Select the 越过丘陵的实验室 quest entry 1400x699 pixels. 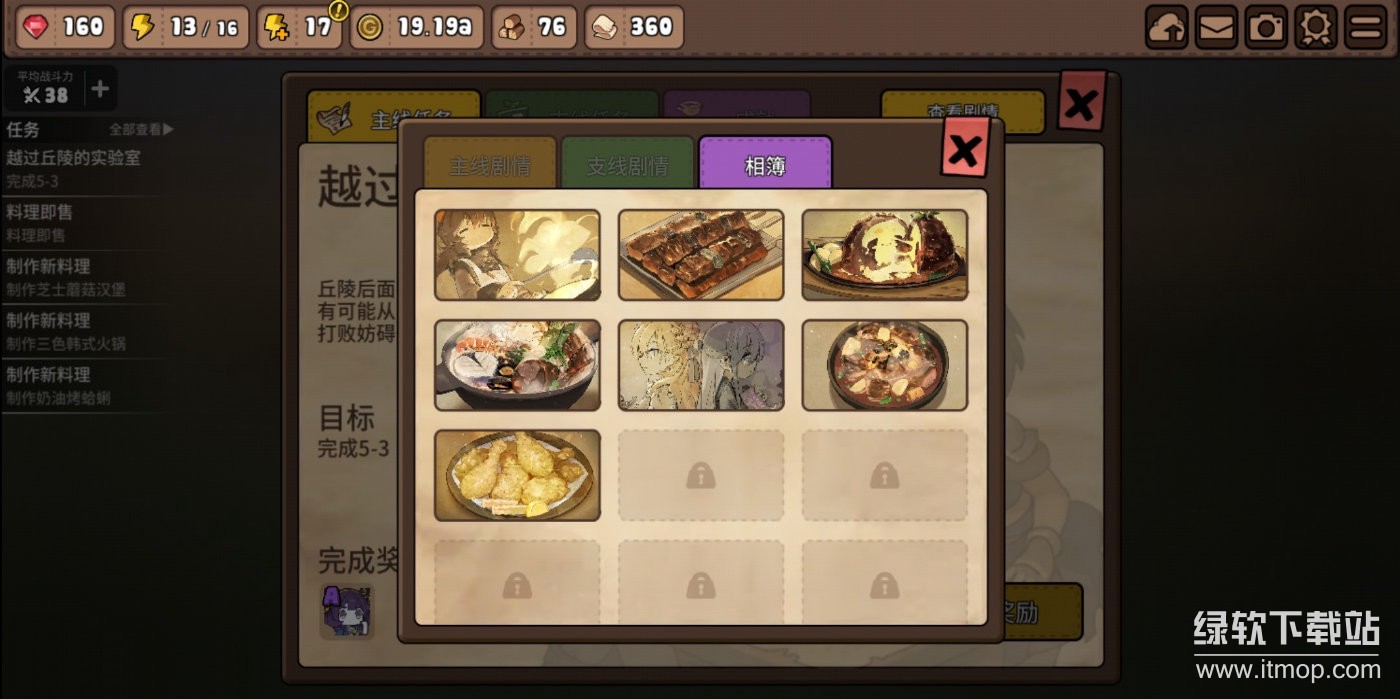pyautogui.click(x=73, y=166)
